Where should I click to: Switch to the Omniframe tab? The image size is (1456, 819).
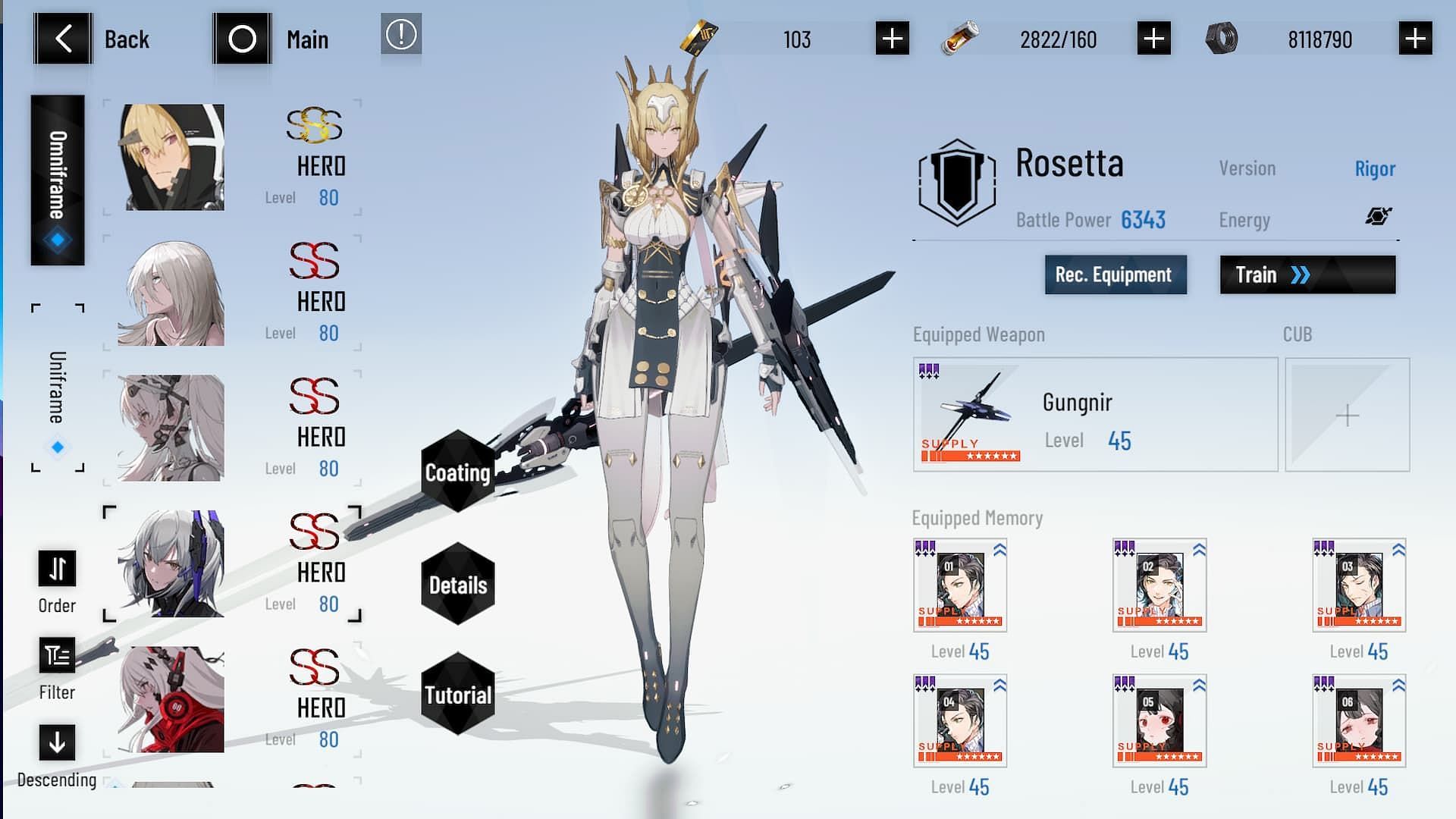click(x=58, y=180)
